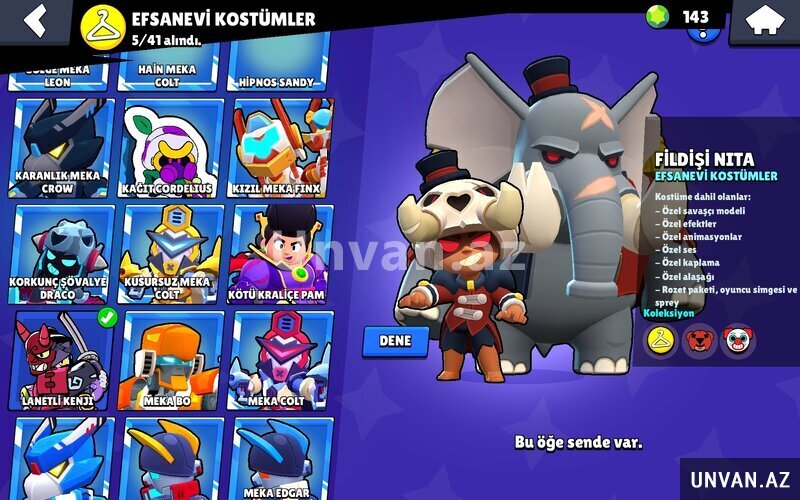Choose the Lanetli Kenji skin tile
Screen dimensions: 800x500
pyautogui.click(x=61, y=360)
